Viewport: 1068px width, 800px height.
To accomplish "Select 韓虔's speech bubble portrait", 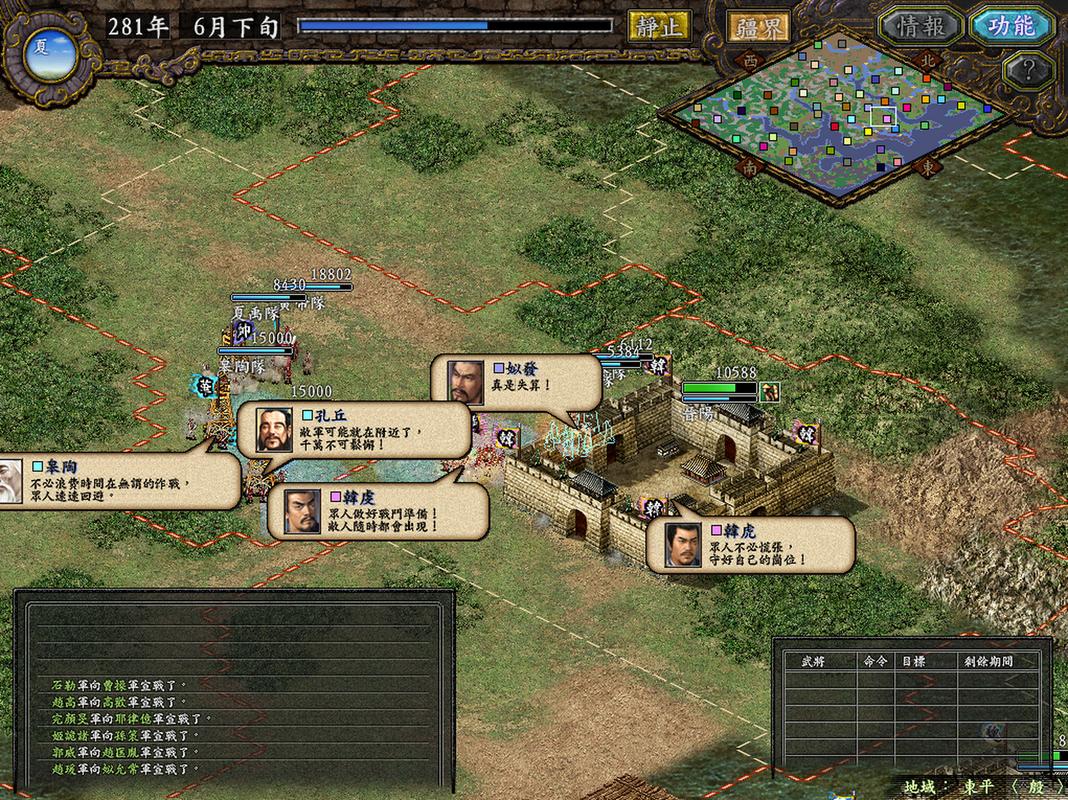I will pyautogui.click(x=302, y=511).
